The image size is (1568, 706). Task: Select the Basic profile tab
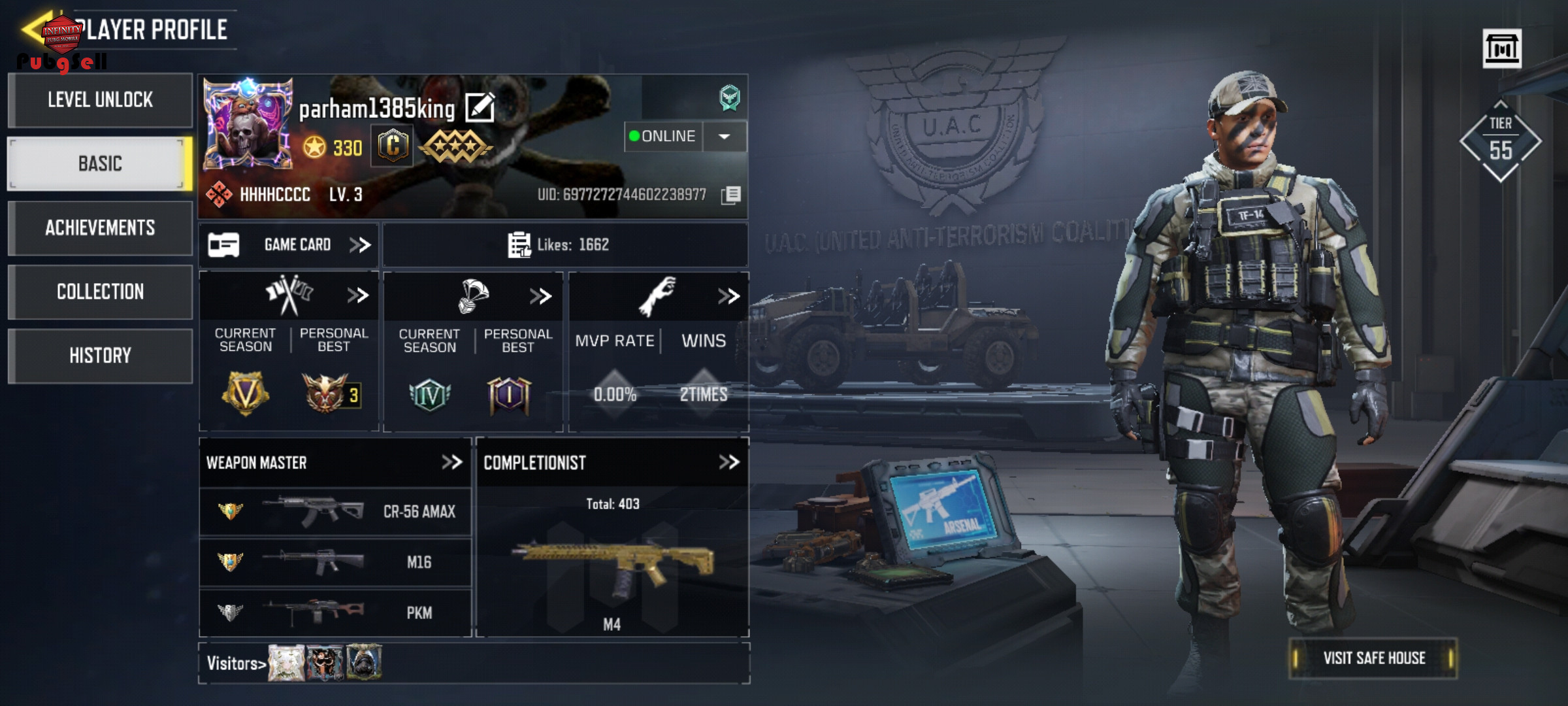[100, 163]
